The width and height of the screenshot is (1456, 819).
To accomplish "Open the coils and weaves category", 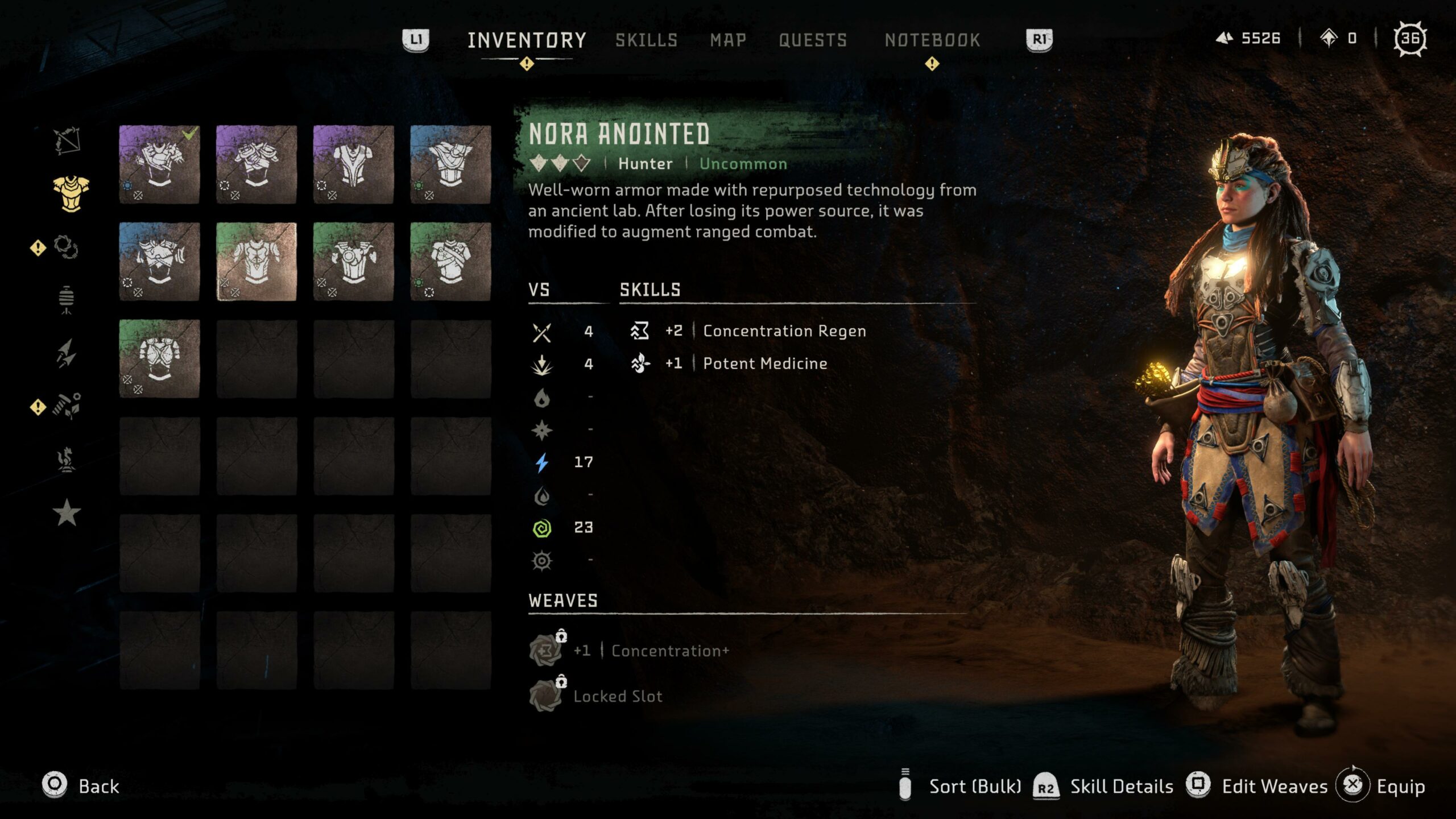I will click(66, 247).
